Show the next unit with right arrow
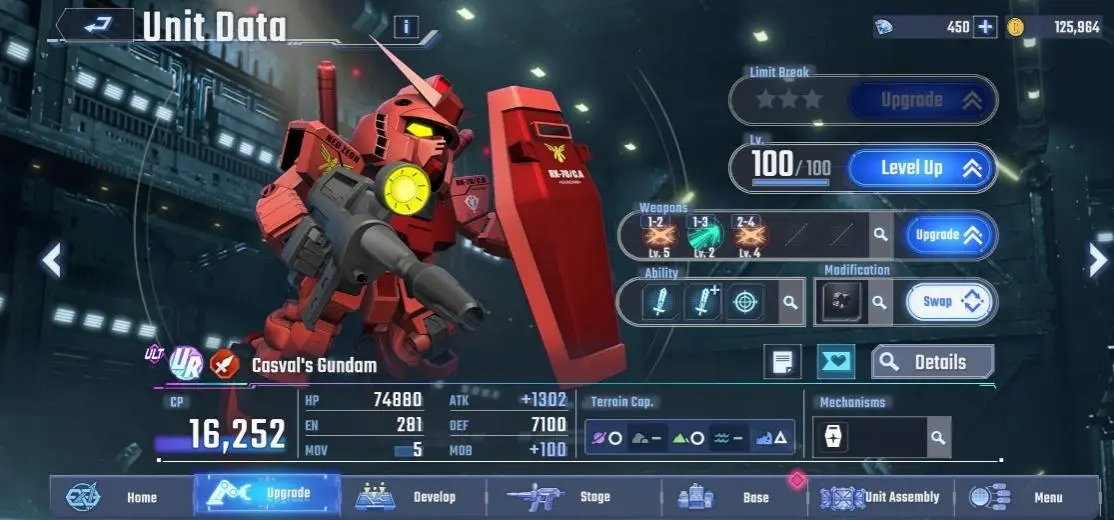Viewport: 1114px width, 520px height. pos(1097,260)
